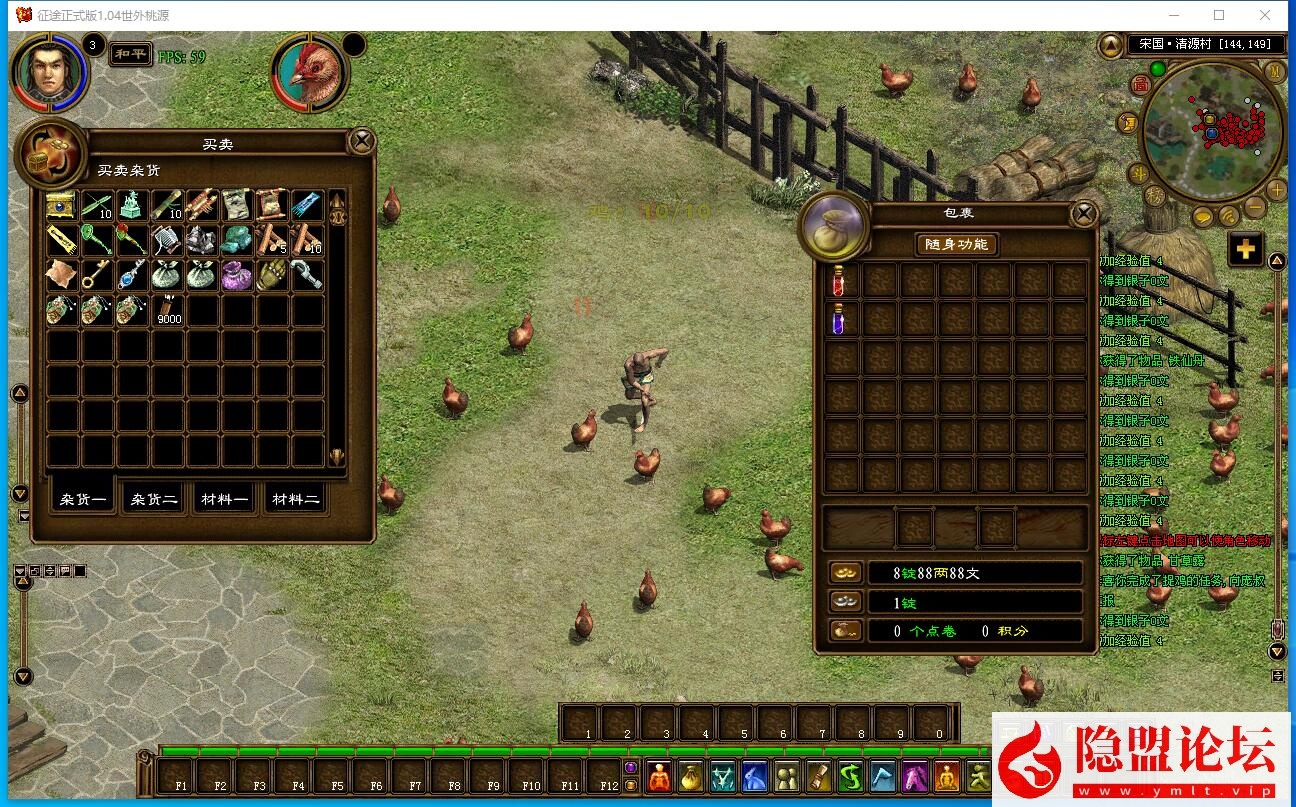
Task: Open the bag from the yellow sack icon
Action: pos(690,776)
